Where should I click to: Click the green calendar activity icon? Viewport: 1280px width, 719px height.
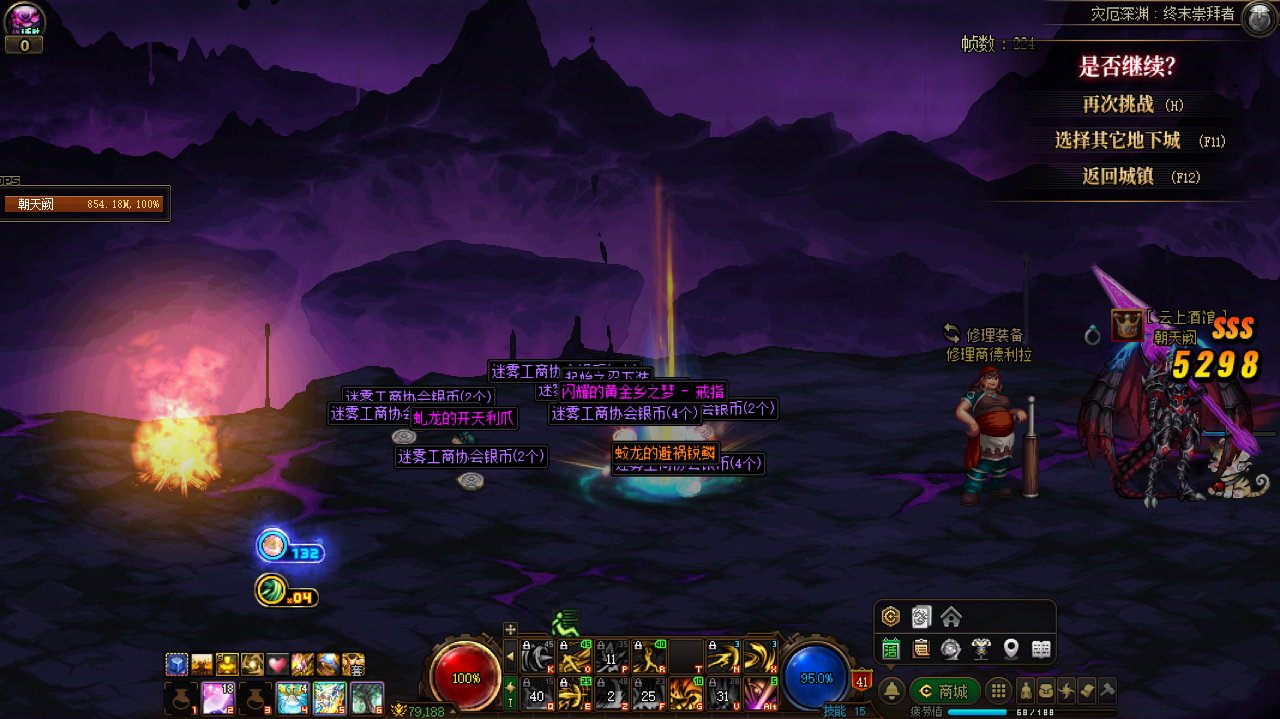pos(890,649)
